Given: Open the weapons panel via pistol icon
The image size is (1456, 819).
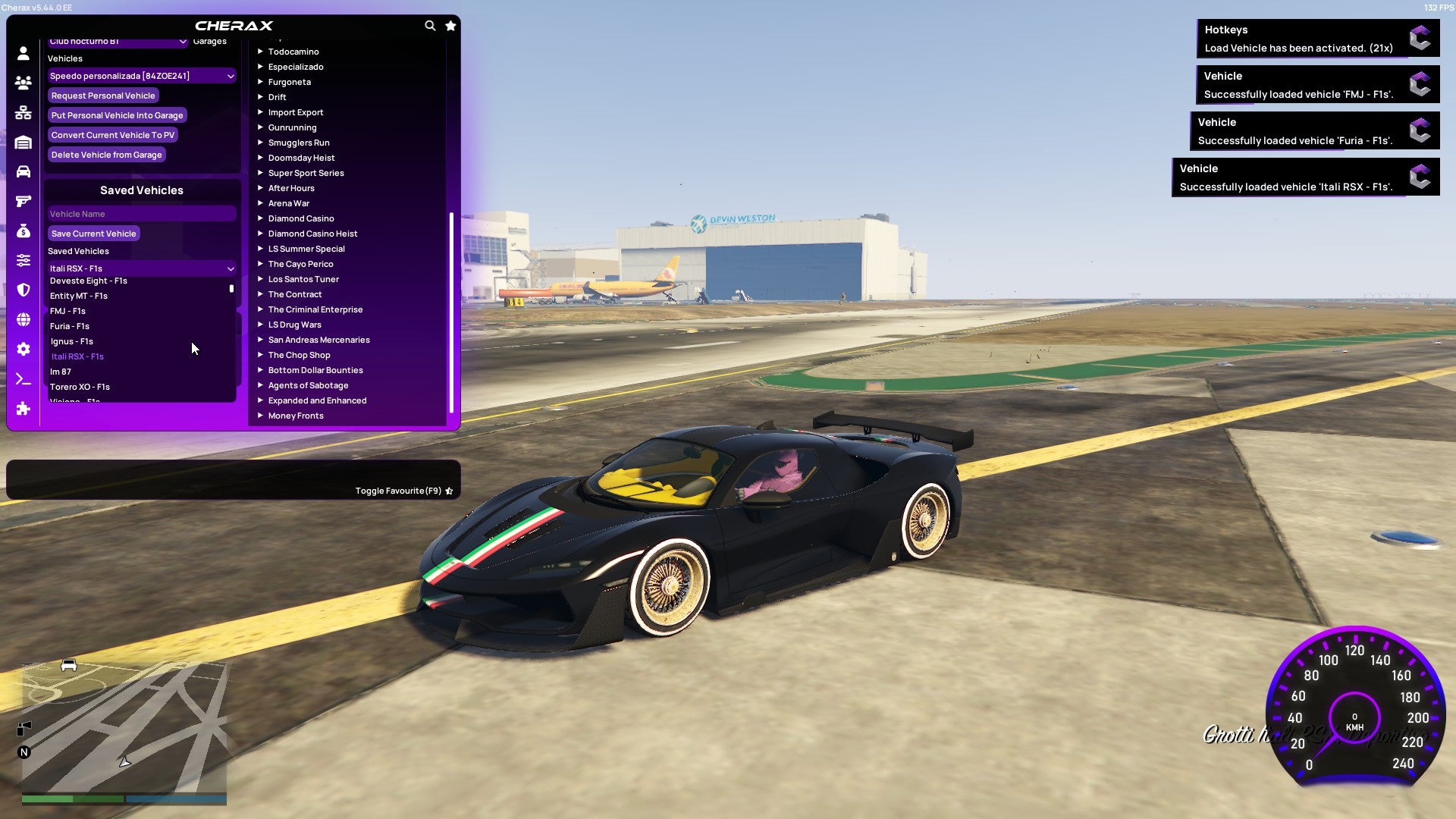Looking at the screenshot, I should click(x=23, y=200).
